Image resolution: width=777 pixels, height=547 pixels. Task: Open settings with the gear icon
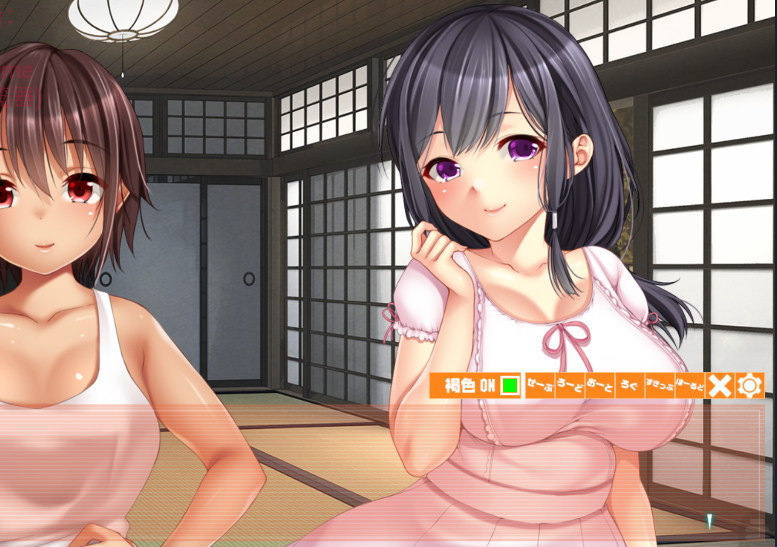point(750,385)
